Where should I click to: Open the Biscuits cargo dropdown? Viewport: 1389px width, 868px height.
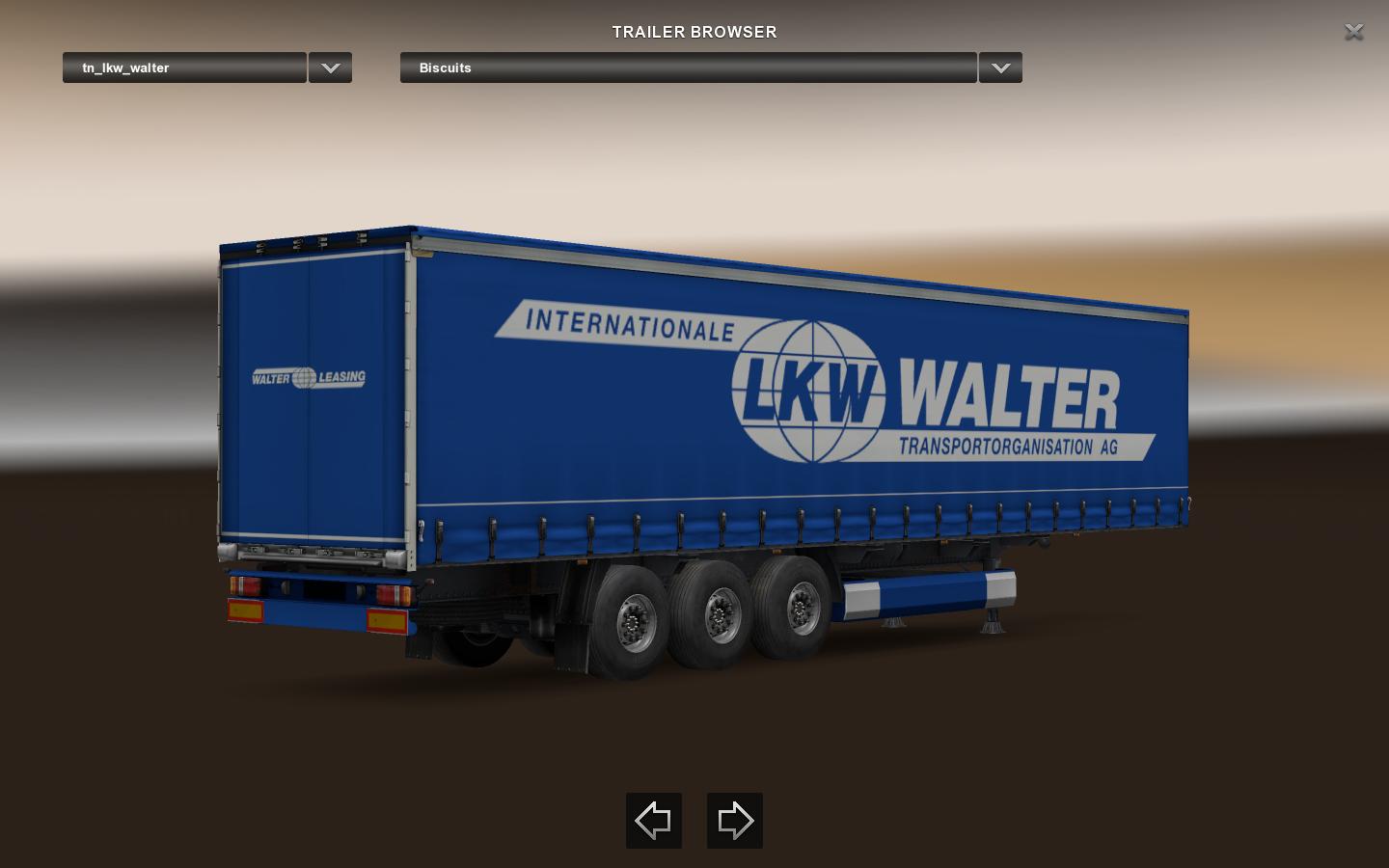click(x=688, y=68)
